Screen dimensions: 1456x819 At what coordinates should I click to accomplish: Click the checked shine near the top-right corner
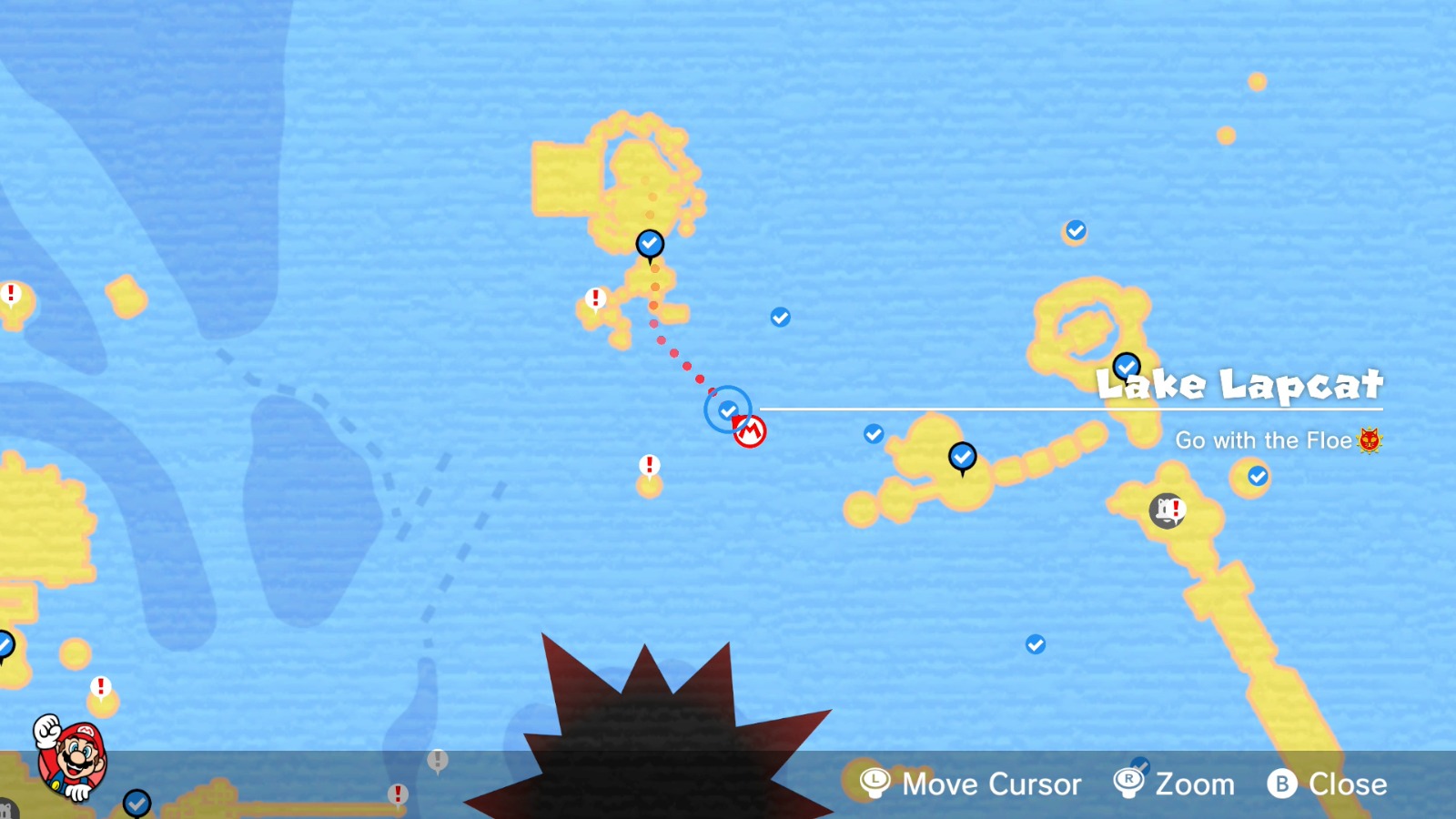click(x=1074, y=230)
